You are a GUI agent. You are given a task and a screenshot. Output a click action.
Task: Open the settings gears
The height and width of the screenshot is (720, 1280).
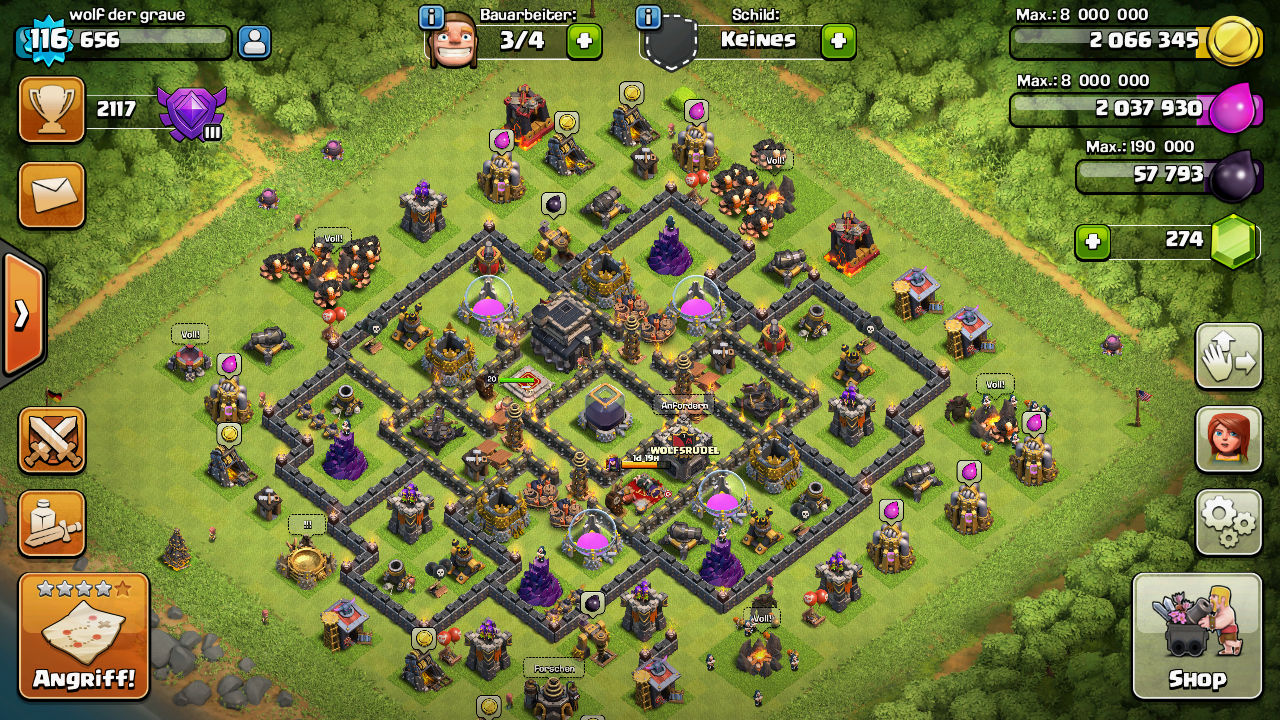1228,522
